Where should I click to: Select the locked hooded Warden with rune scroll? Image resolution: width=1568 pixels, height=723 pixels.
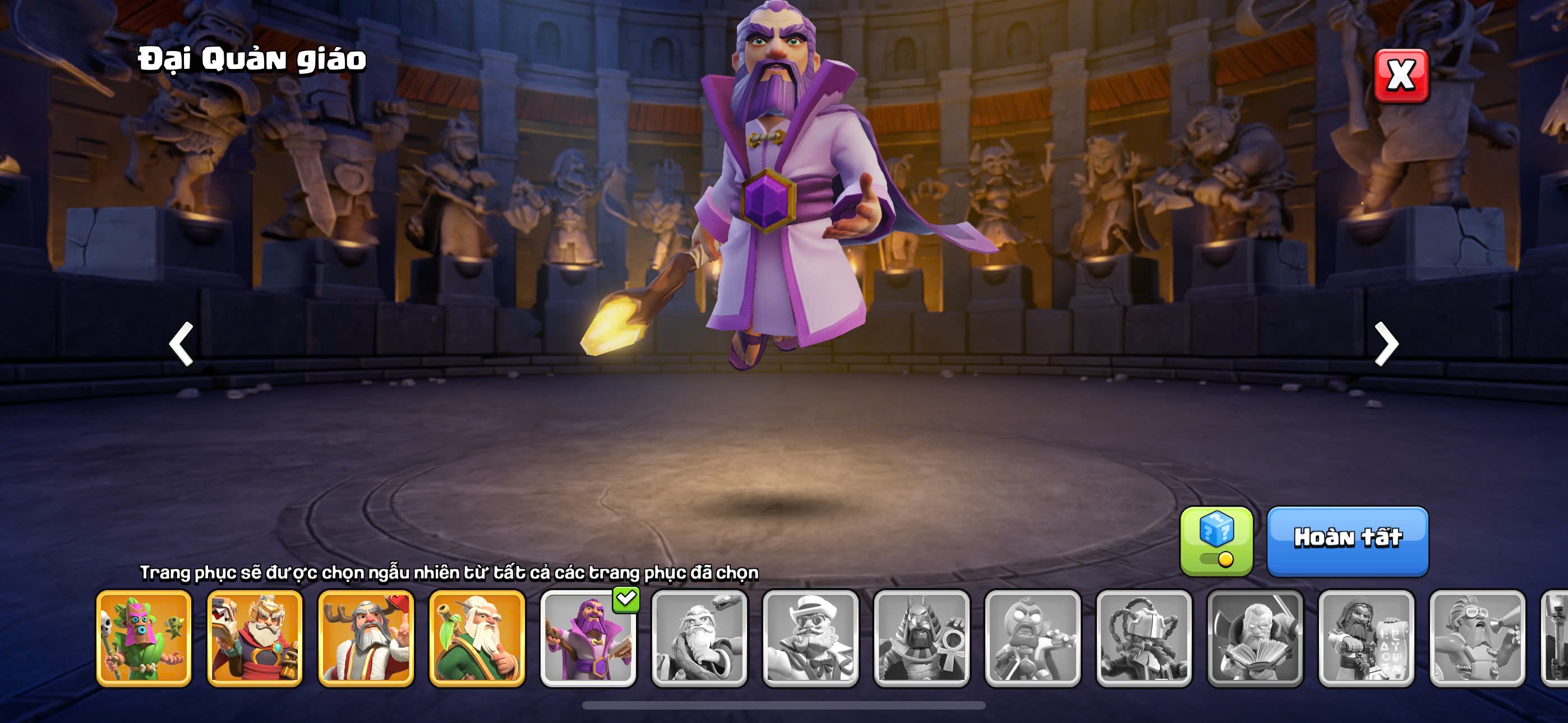coord(1366,638)
